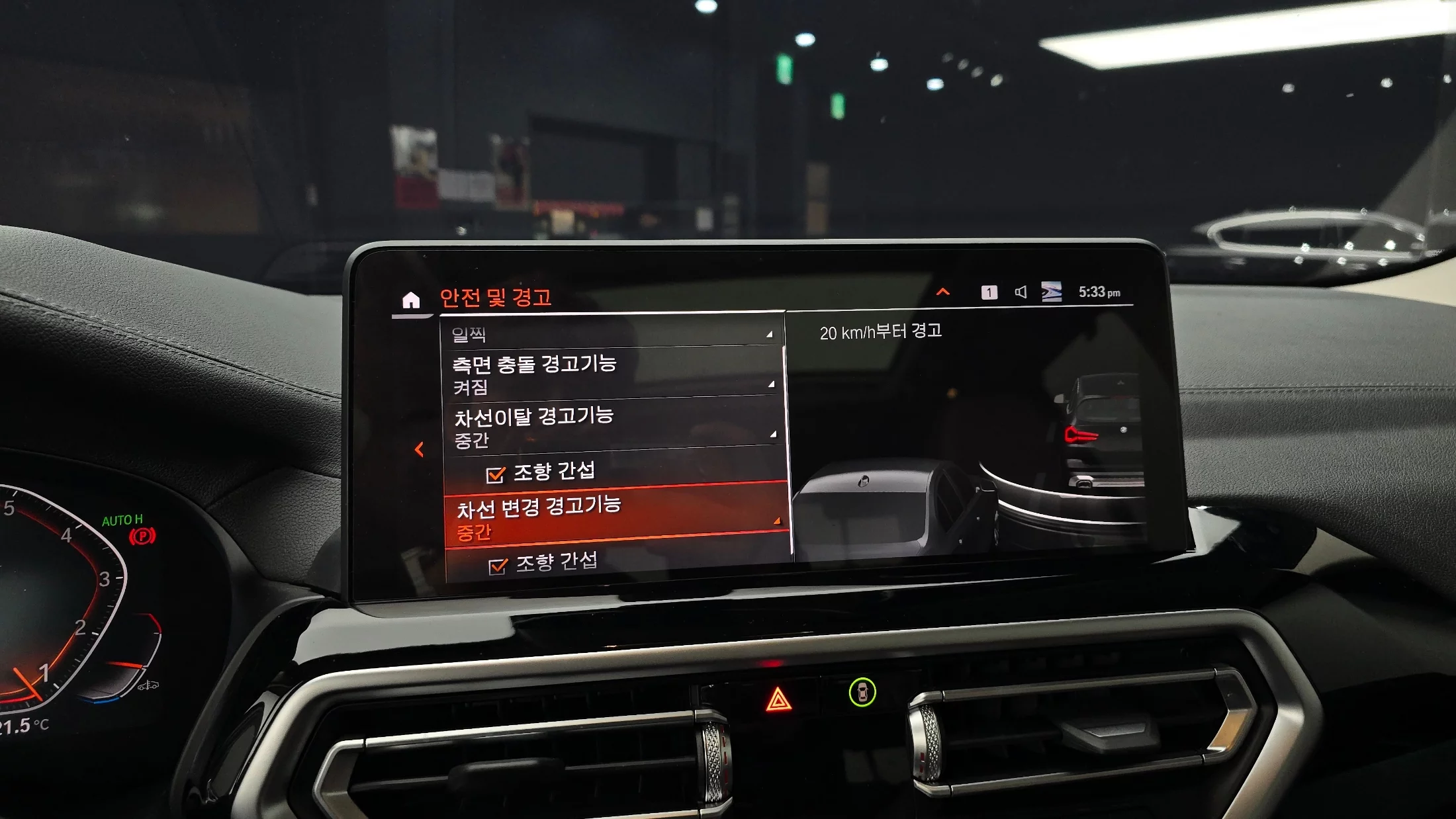Open the speaker sound icon
Image resolution: width=1456 pixels, height=819 pixels.
coord(1021,292)
